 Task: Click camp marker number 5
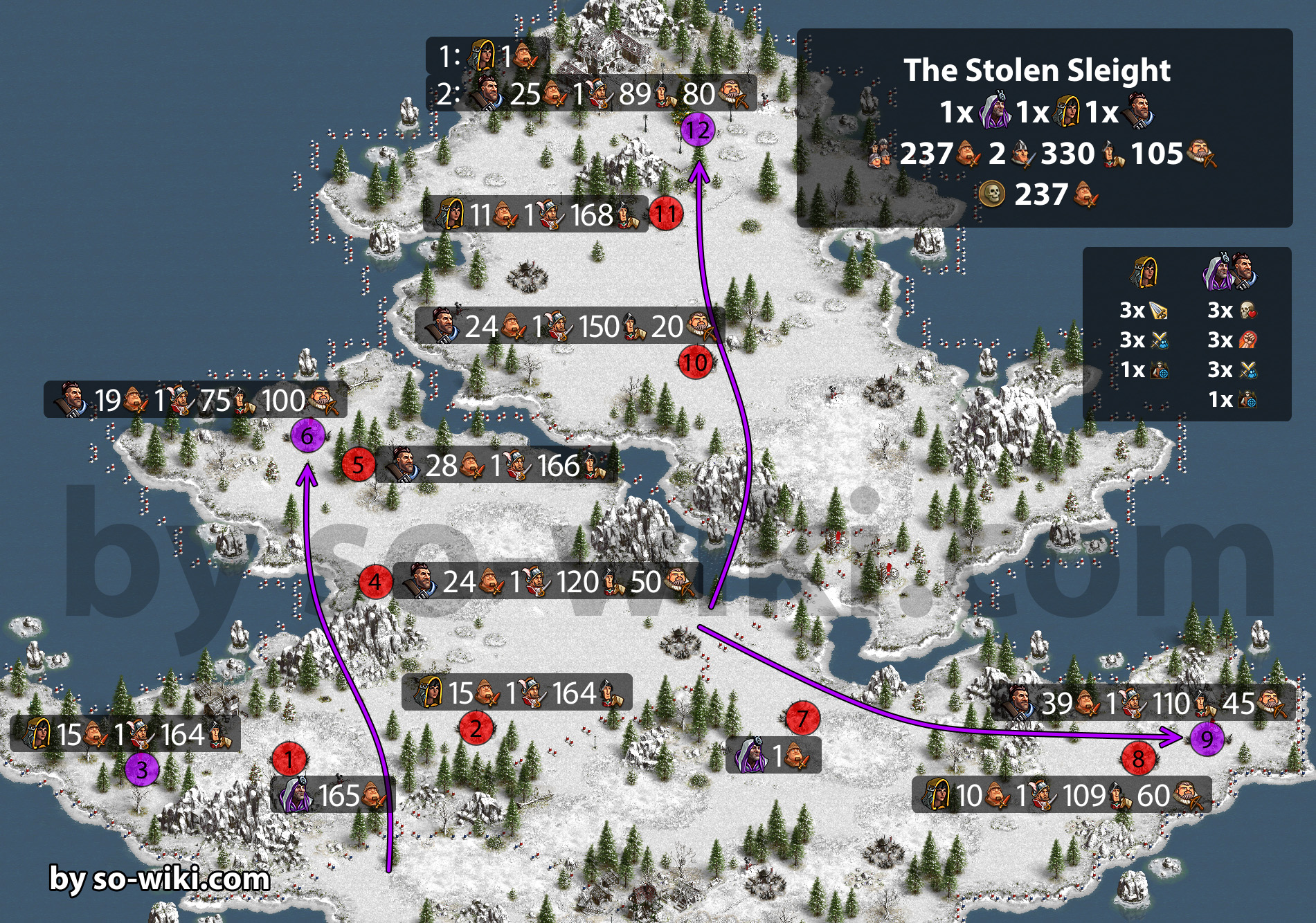pos(358,464)
